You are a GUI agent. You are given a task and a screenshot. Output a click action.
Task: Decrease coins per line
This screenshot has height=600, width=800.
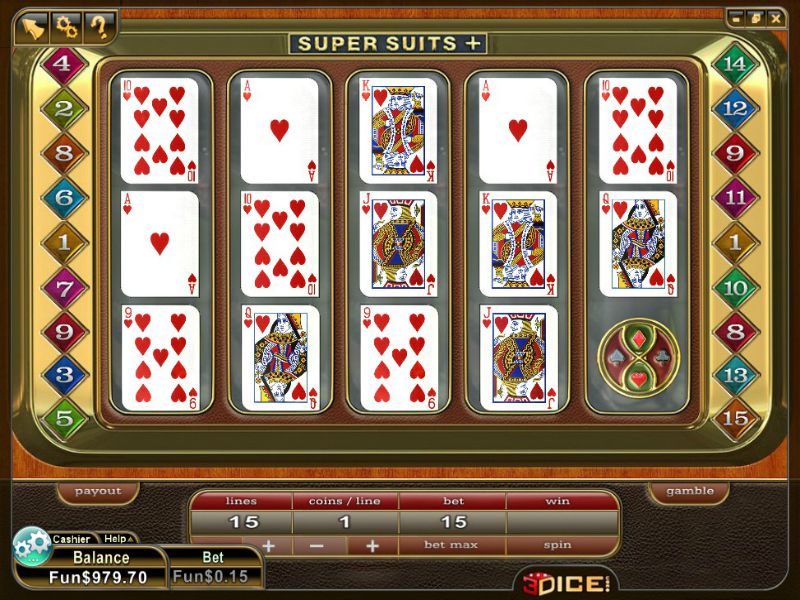317,545
